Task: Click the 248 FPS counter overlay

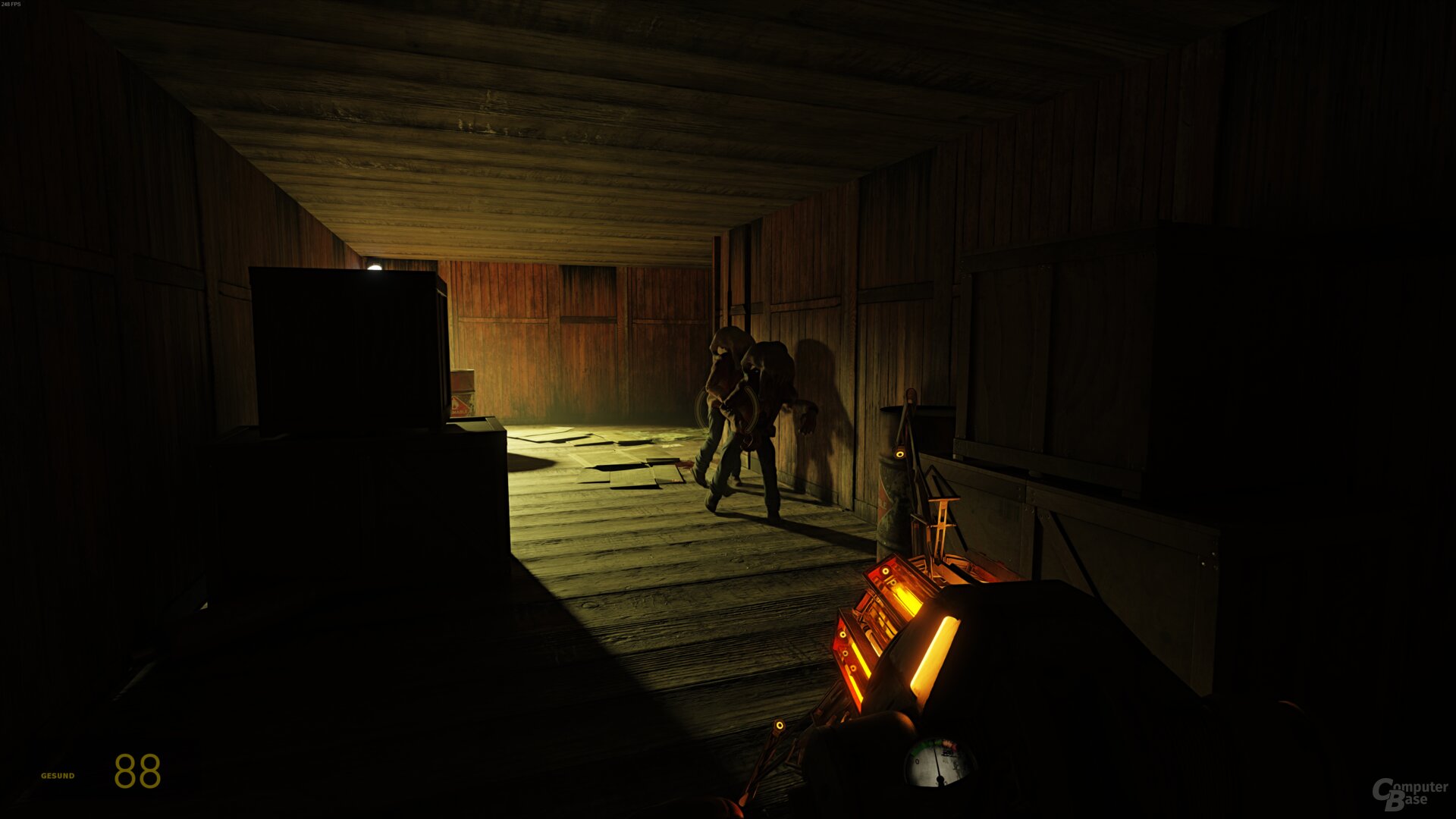Action: 14,6
